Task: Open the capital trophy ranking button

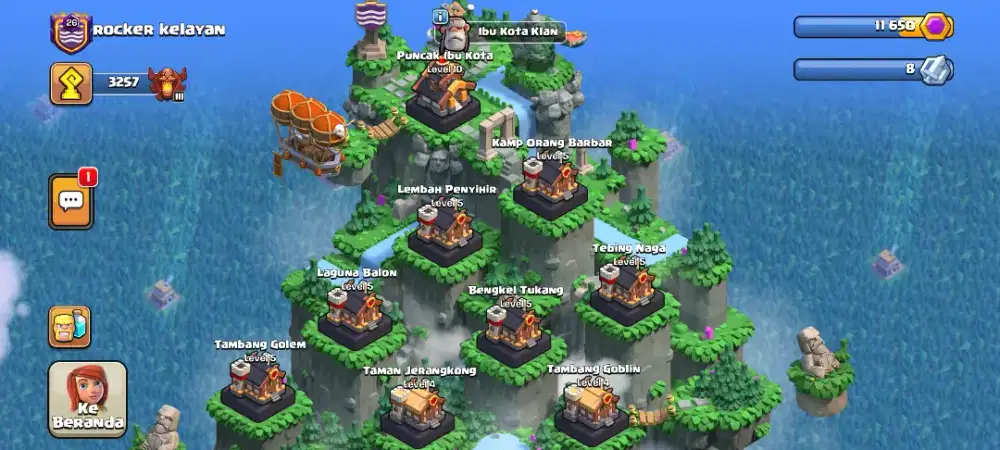Action: tap(71, 84)
